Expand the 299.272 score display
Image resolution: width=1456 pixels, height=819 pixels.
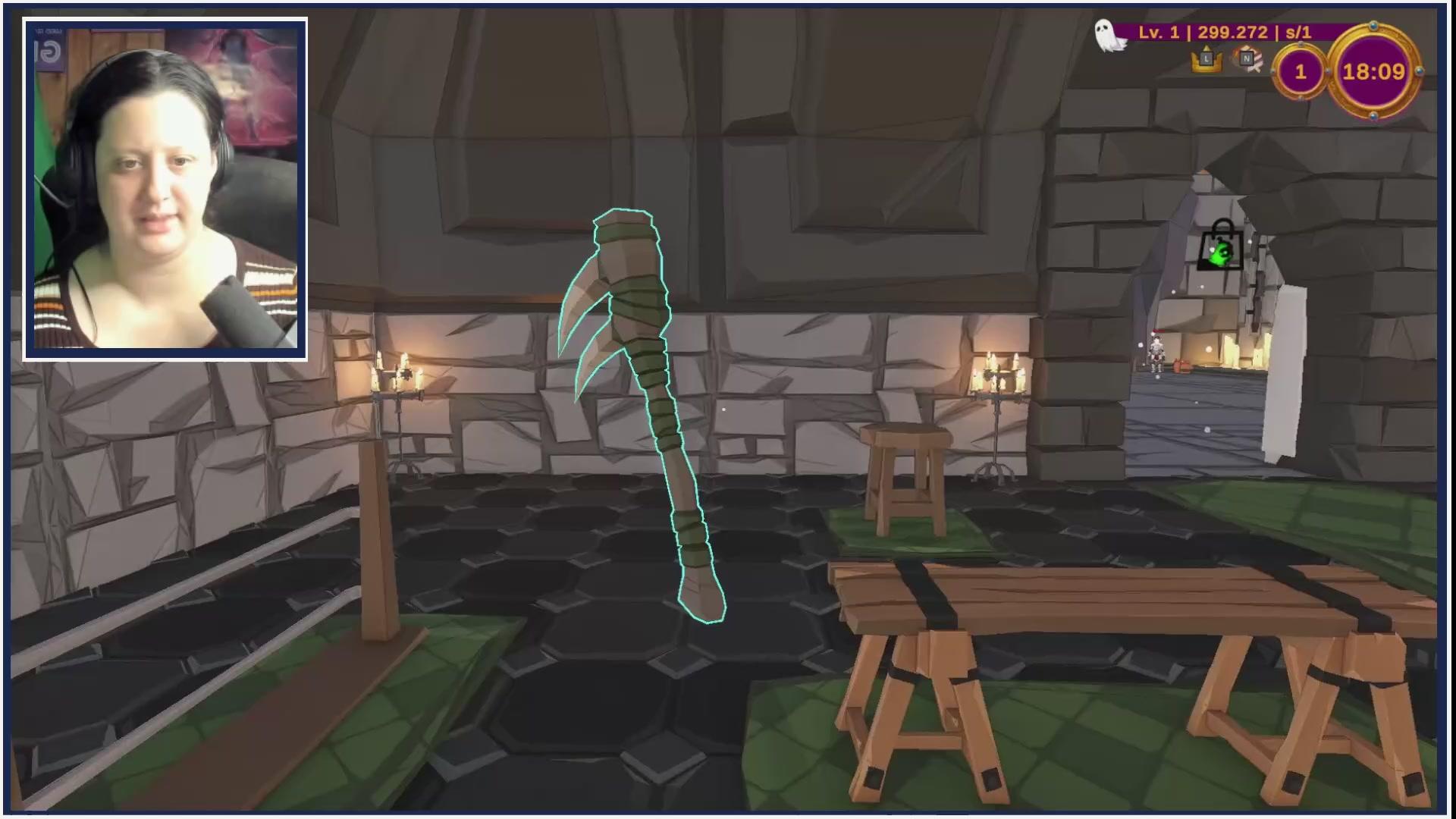point(1232,33)
